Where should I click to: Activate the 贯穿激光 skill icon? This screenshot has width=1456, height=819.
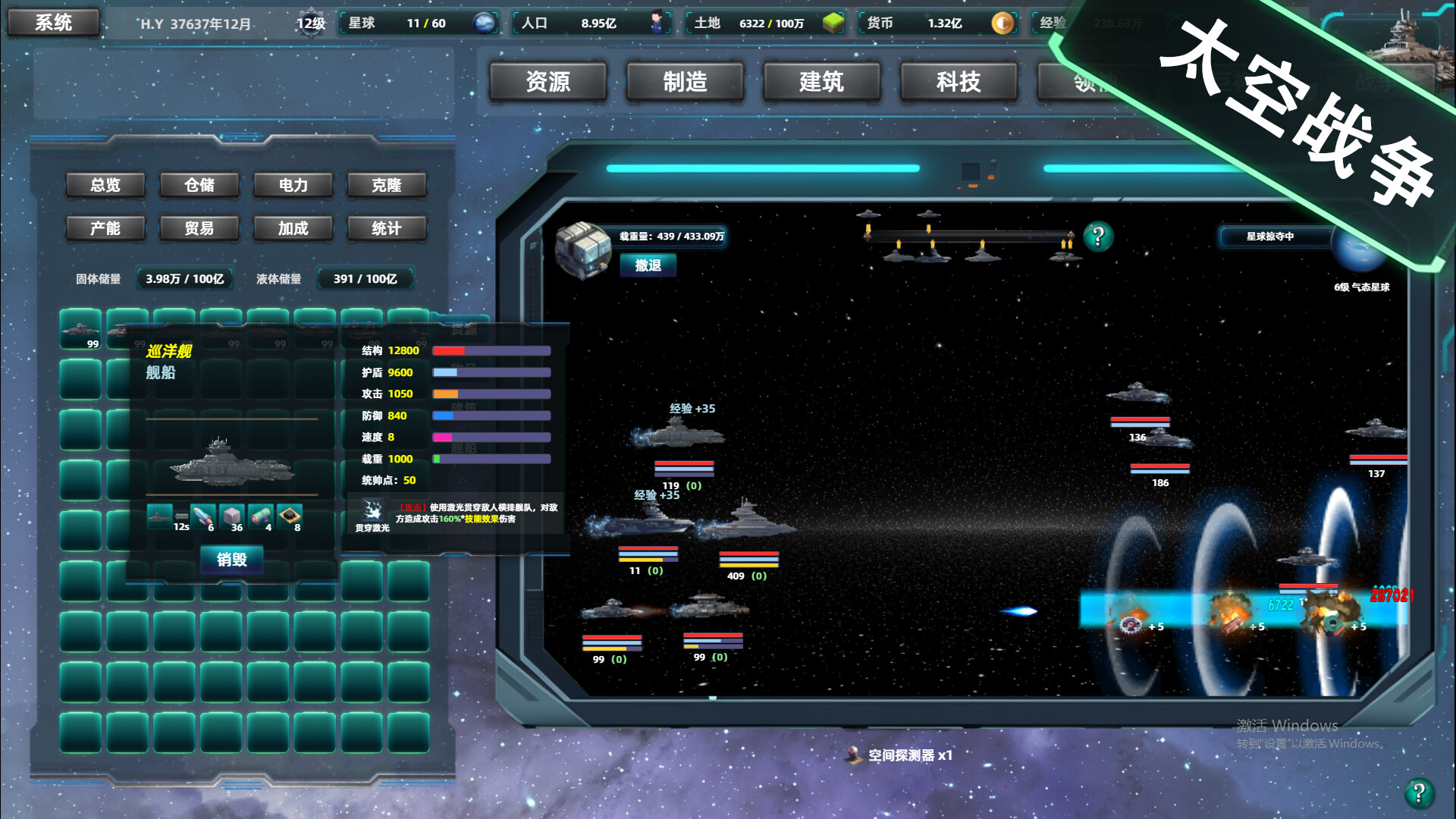(x=372, y=510)
